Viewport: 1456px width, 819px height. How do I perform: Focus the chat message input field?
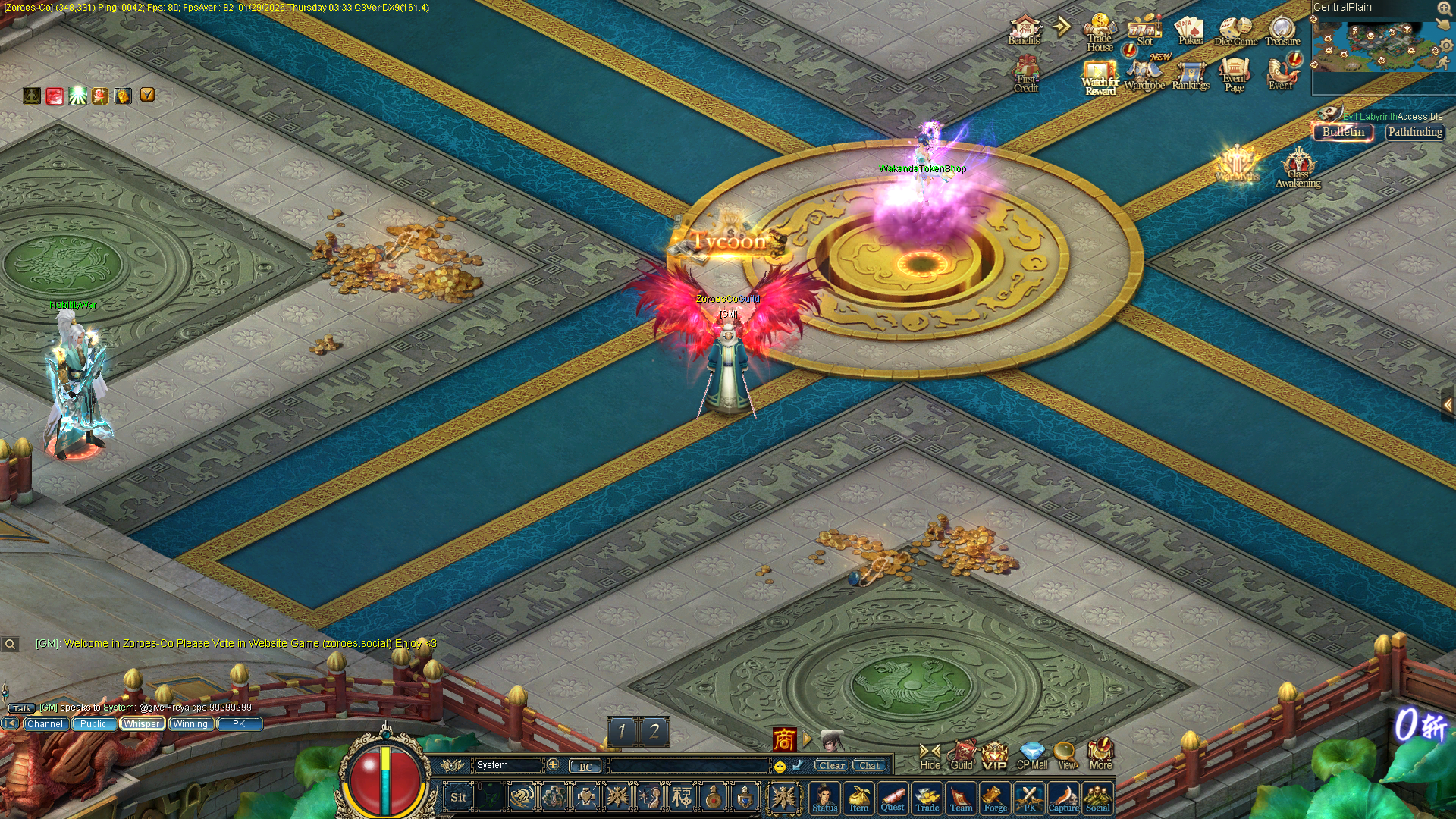pos(689,766)
